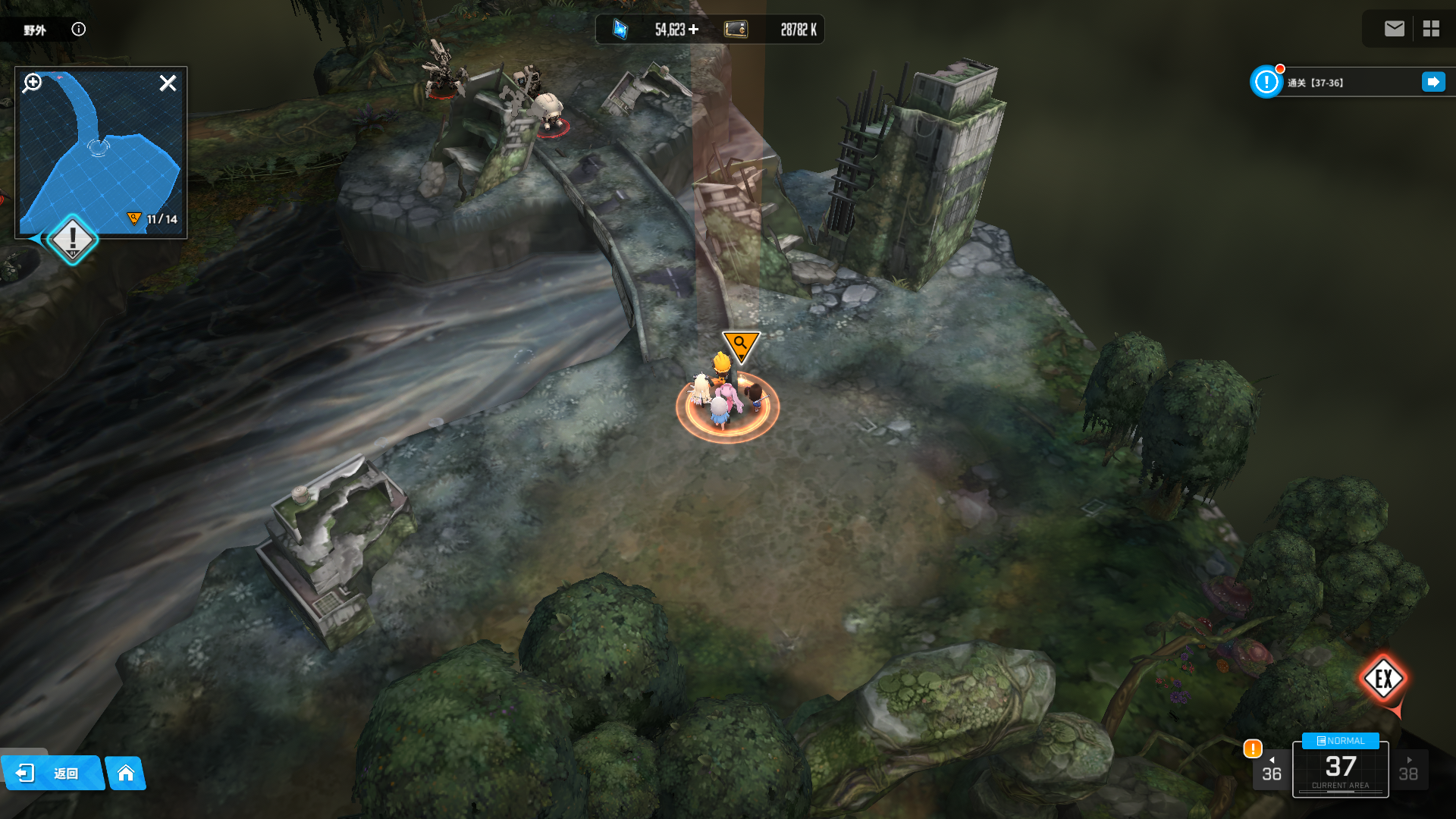The height and width of the screenshot is (819, 1456).
Task: Select the diamond exclamation alert under minimap
Action: pos(73,240)
